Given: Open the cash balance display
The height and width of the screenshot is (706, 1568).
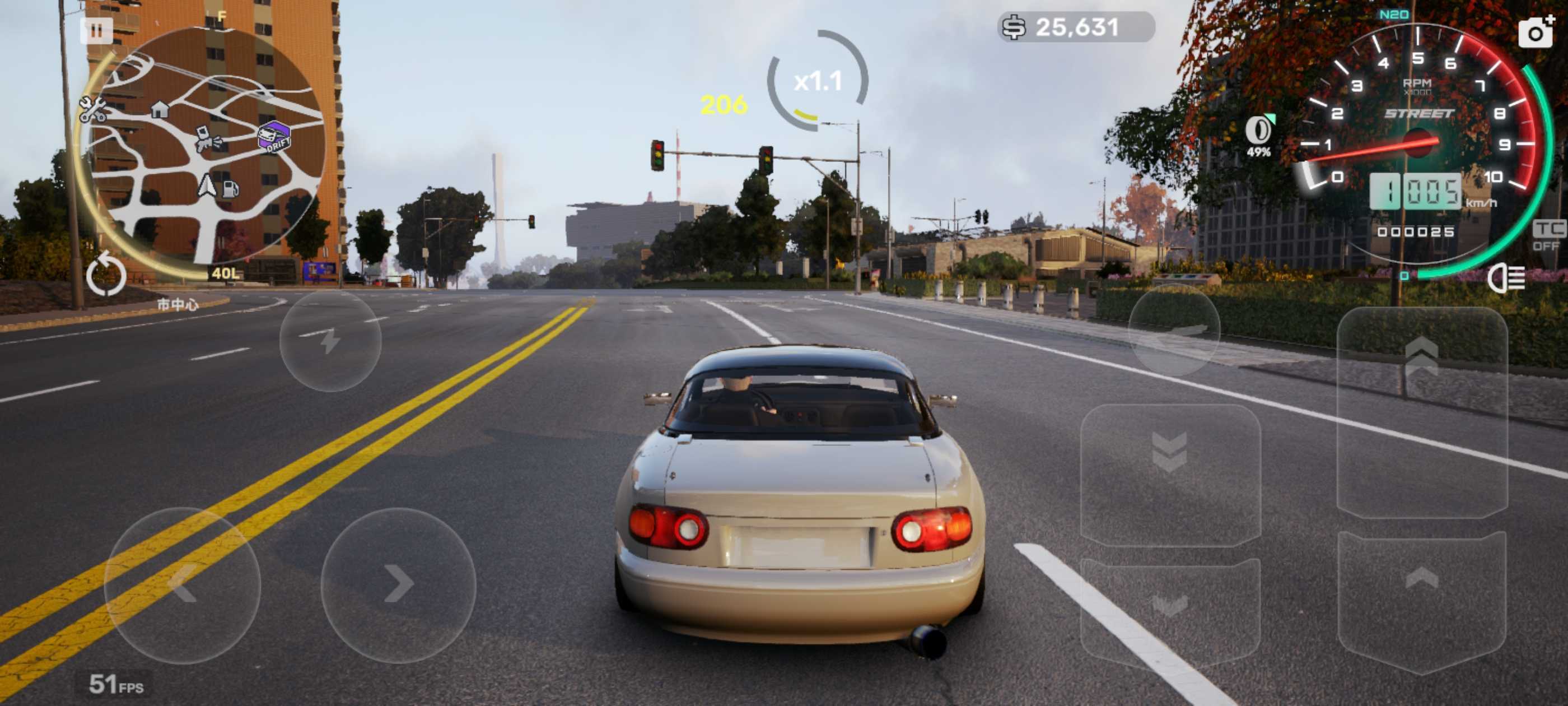Looking at the screenshot, I should (1076, 27).
